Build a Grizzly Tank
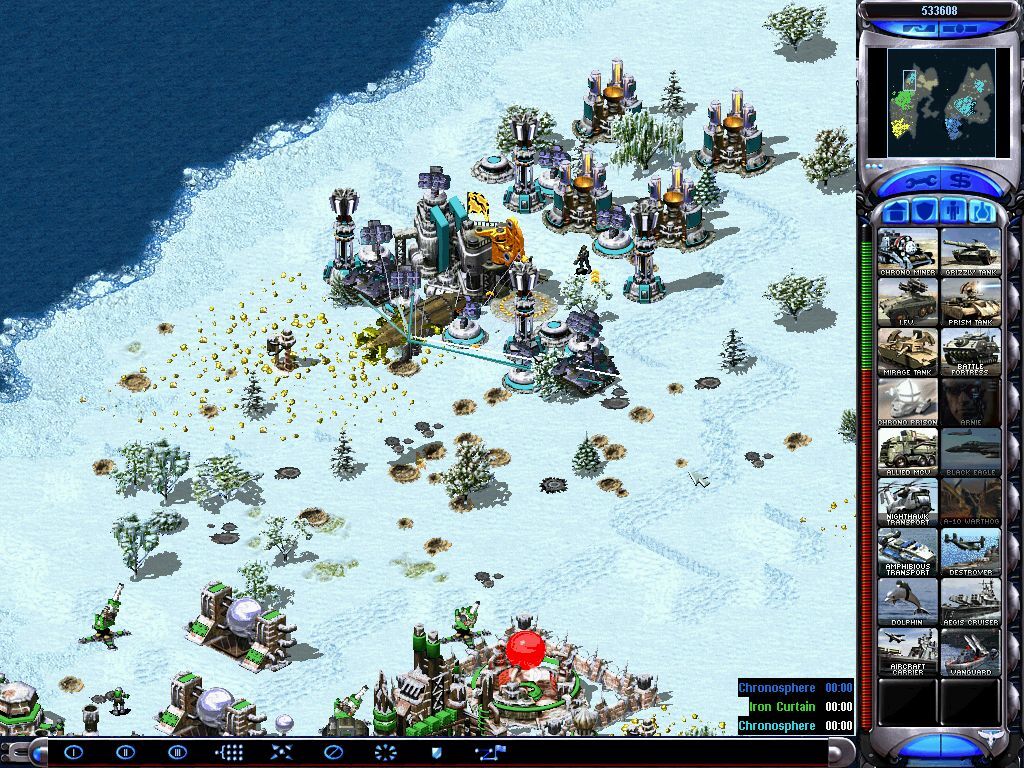Viewport: 1024px width, 768px height. point(970,252)
